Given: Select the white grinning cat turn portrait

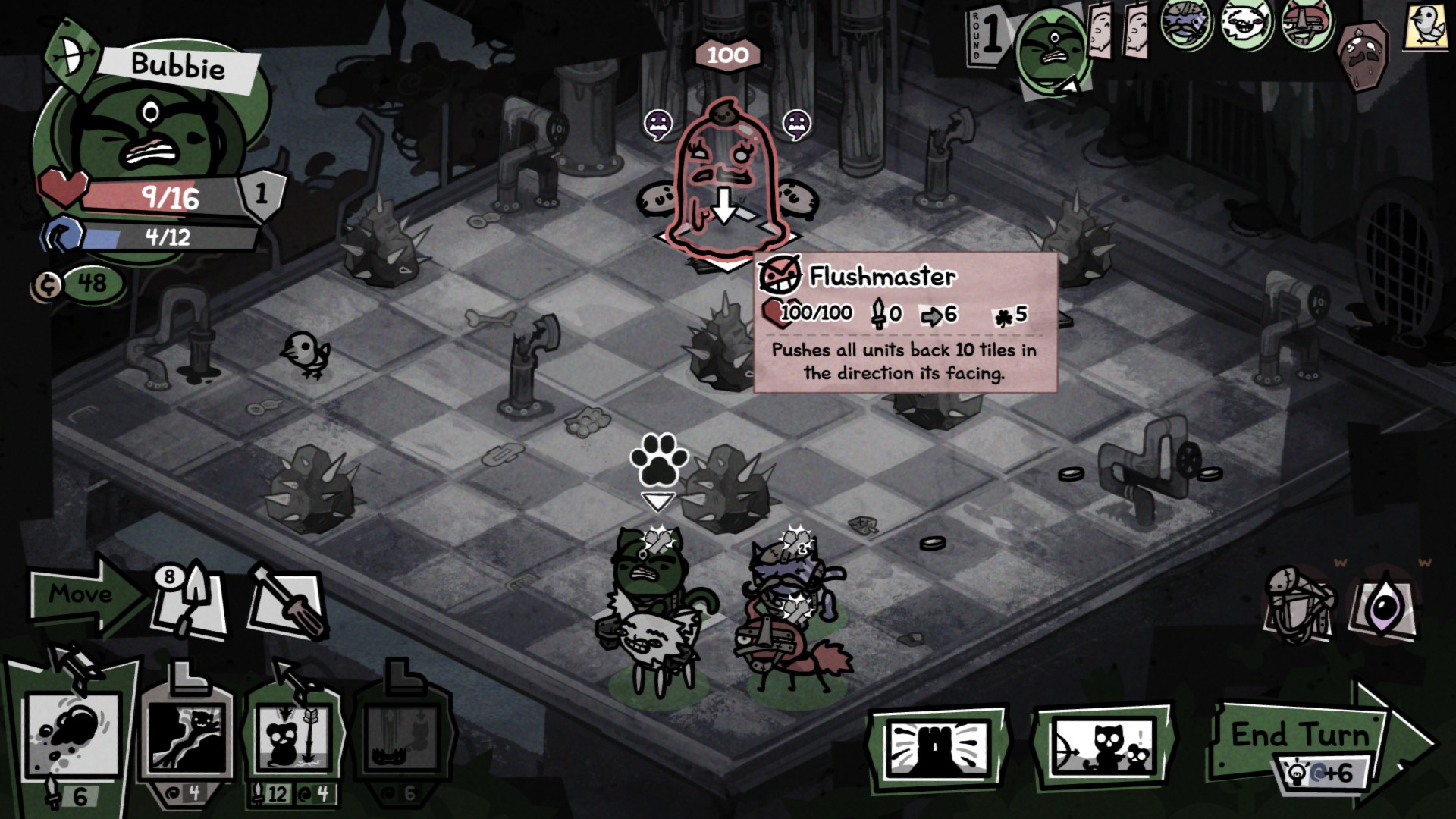Looking at the screenshot, I should click(x=1246, y=26).
